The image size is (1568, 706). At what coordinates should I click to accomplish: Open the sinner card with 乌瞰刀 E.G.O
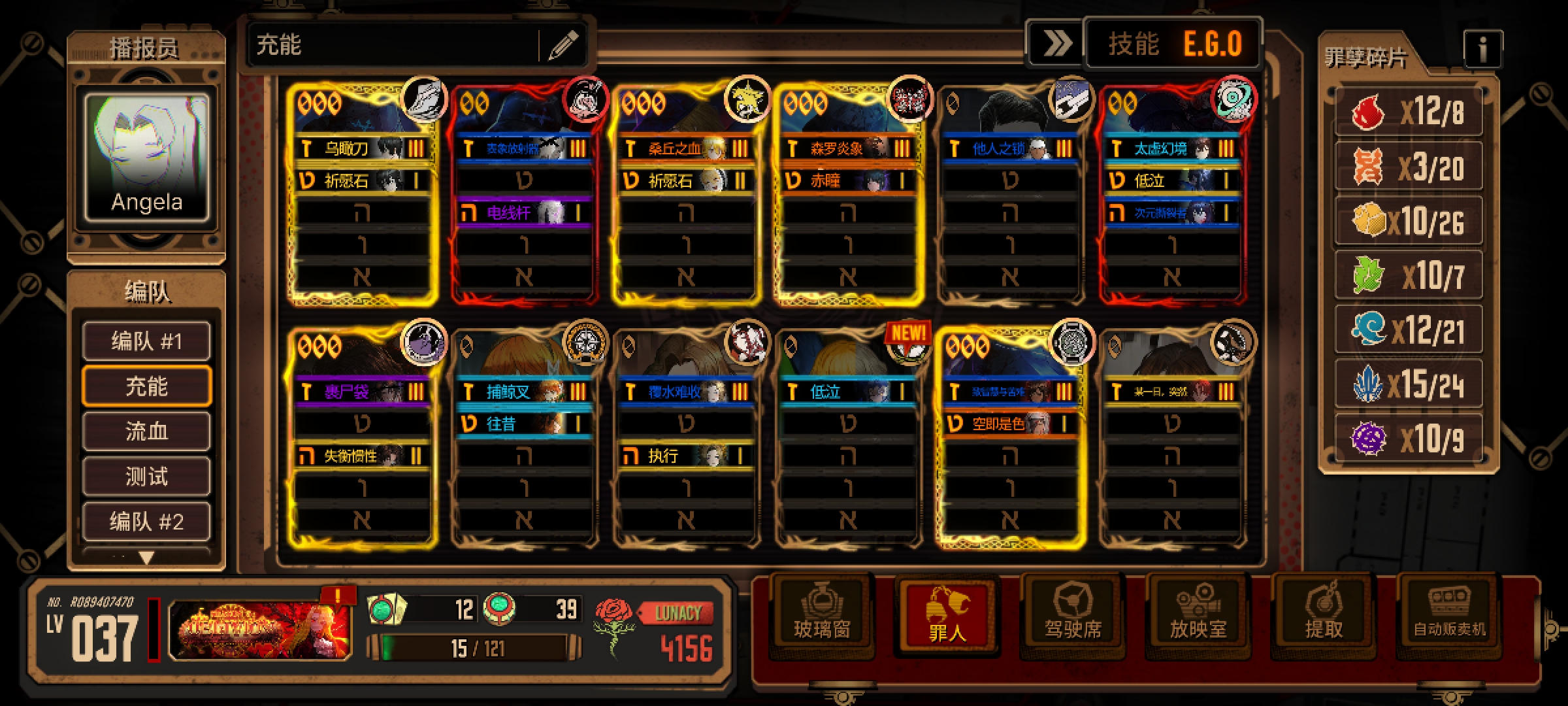click(362, 196)
